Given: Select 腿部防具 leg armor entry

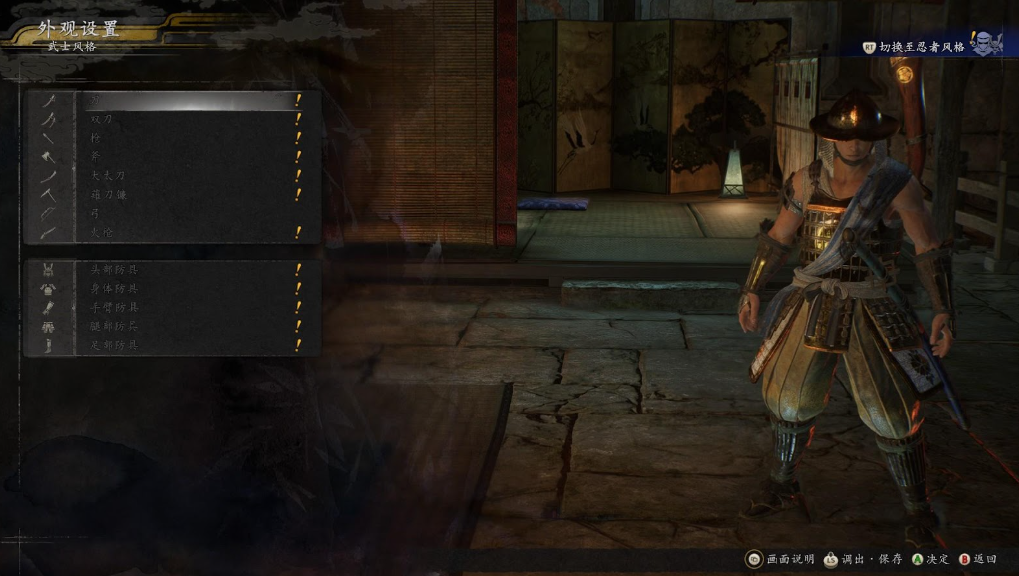Looking at the screenshot, I should (x=170, y=327).
